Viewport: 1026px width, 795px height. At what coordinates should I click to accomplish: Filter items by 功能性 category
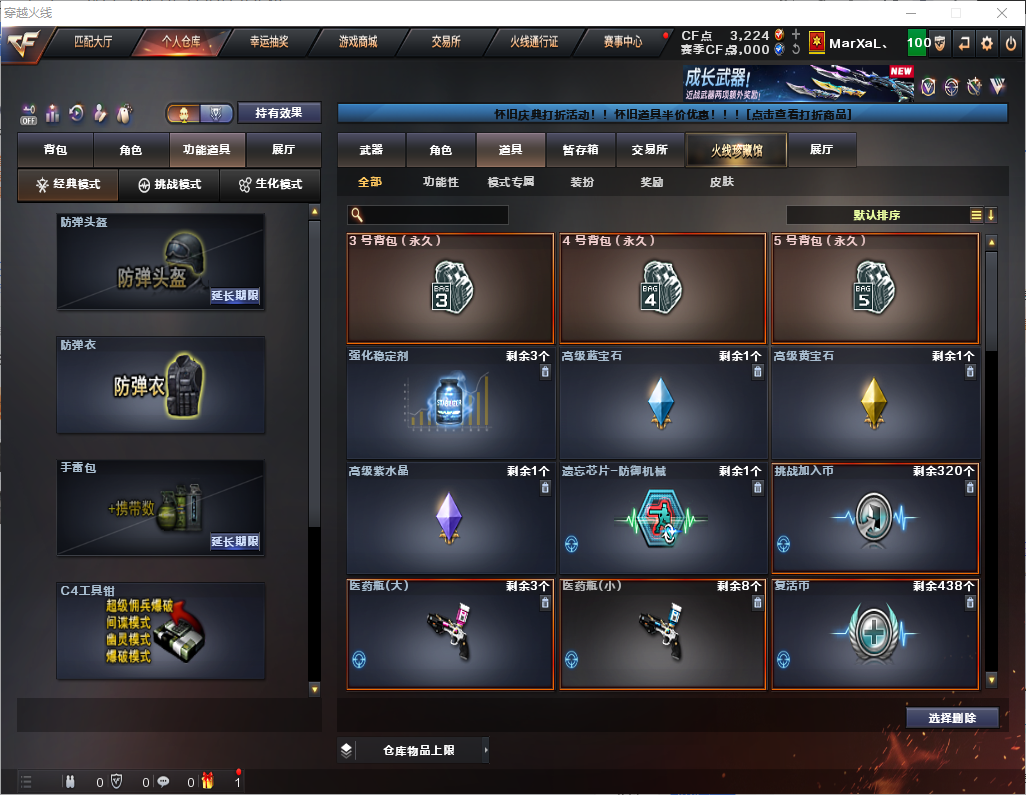pos(440,182)
